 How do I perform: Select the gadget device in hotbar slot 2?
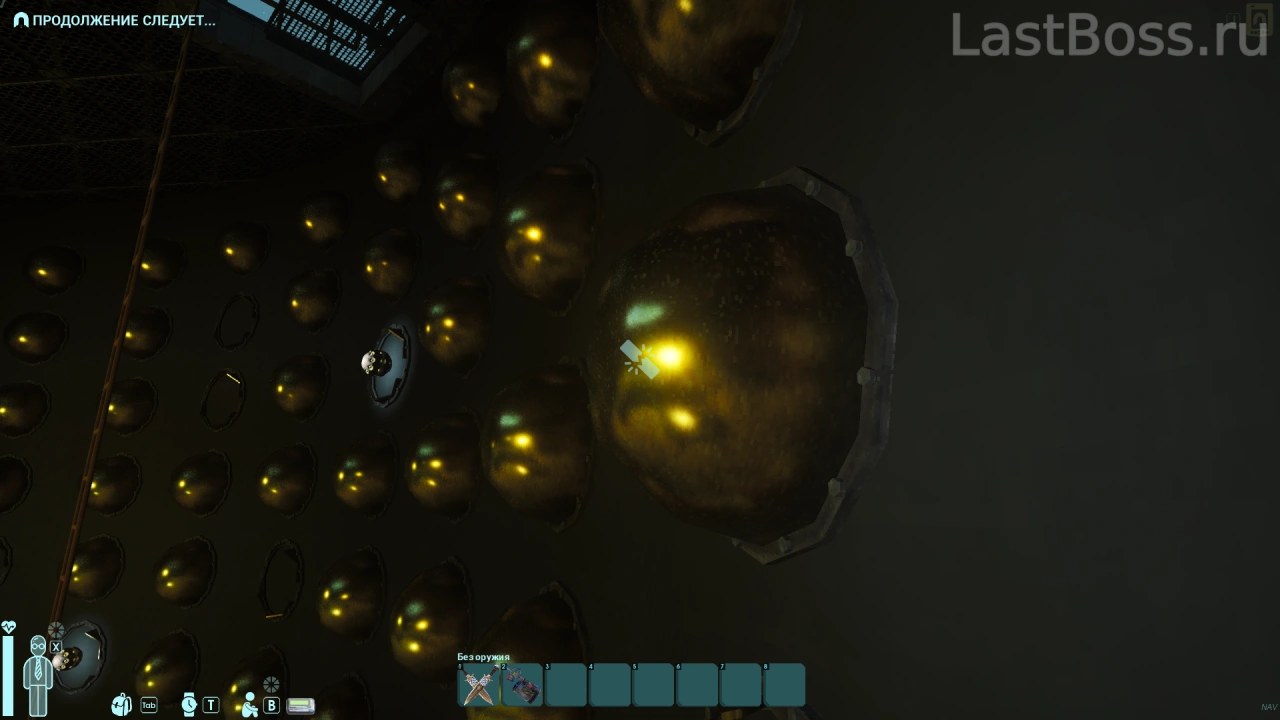point(522,686)
